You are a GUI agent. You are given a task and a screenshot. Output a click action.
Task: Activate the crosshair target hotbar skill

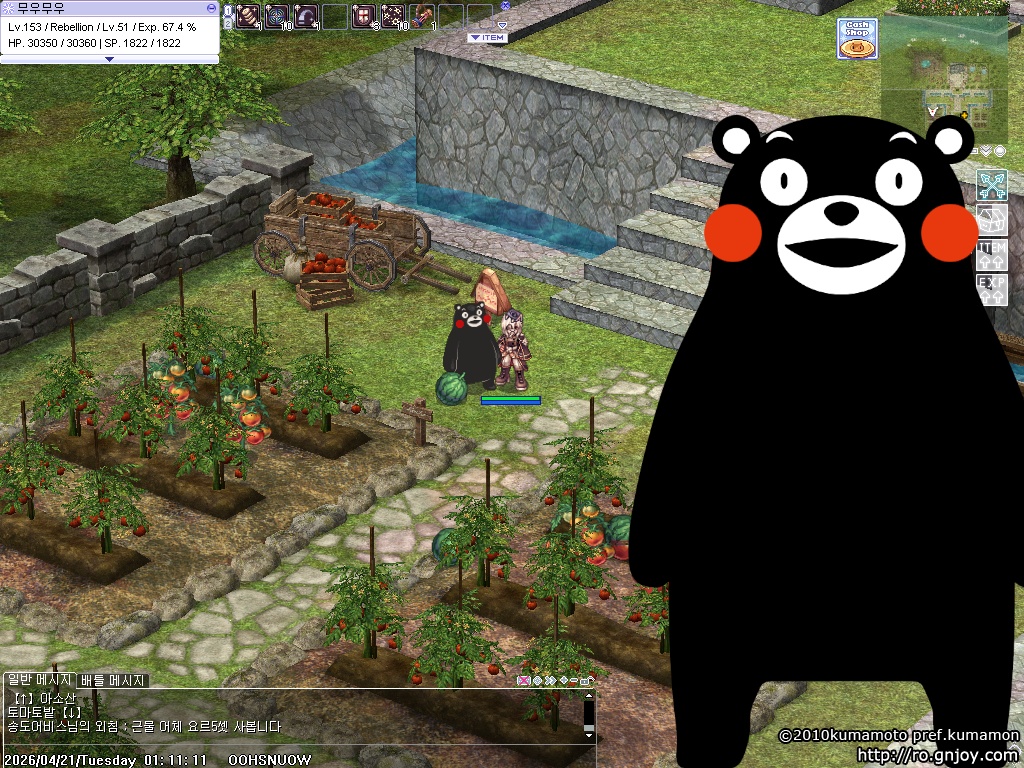(x=276, y=16)
